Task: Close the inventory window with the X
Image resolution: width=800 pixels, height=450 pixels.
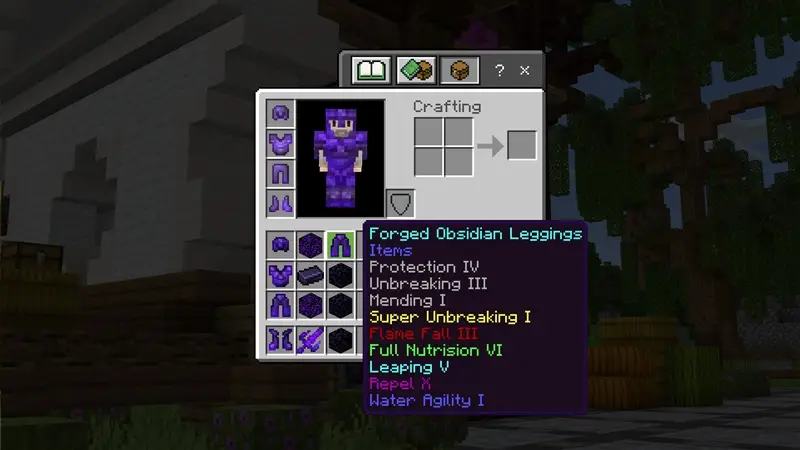Action: 525,71
